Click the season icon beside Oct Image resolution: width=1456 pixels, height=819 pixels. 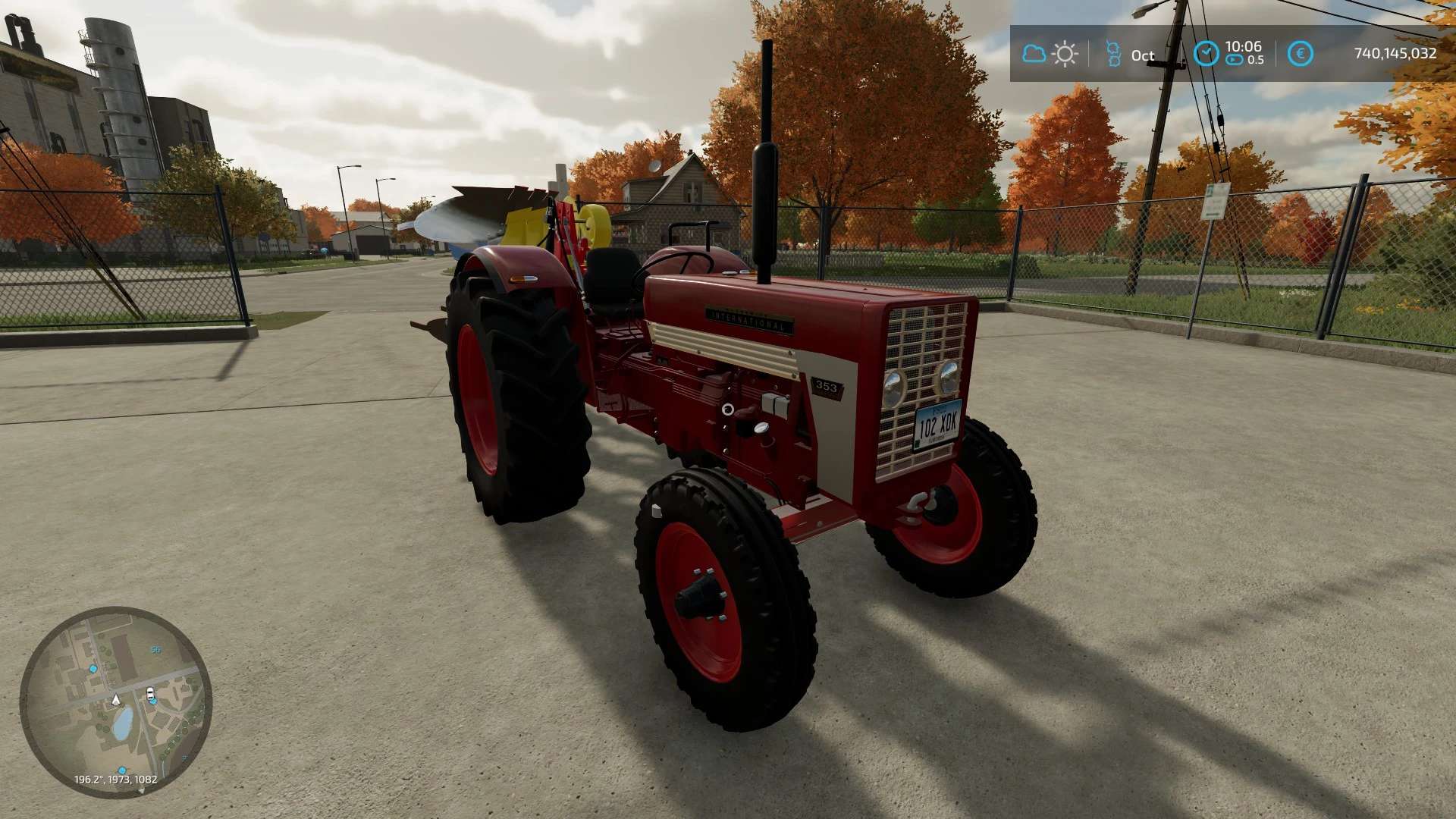click(x=1113, y=54)
